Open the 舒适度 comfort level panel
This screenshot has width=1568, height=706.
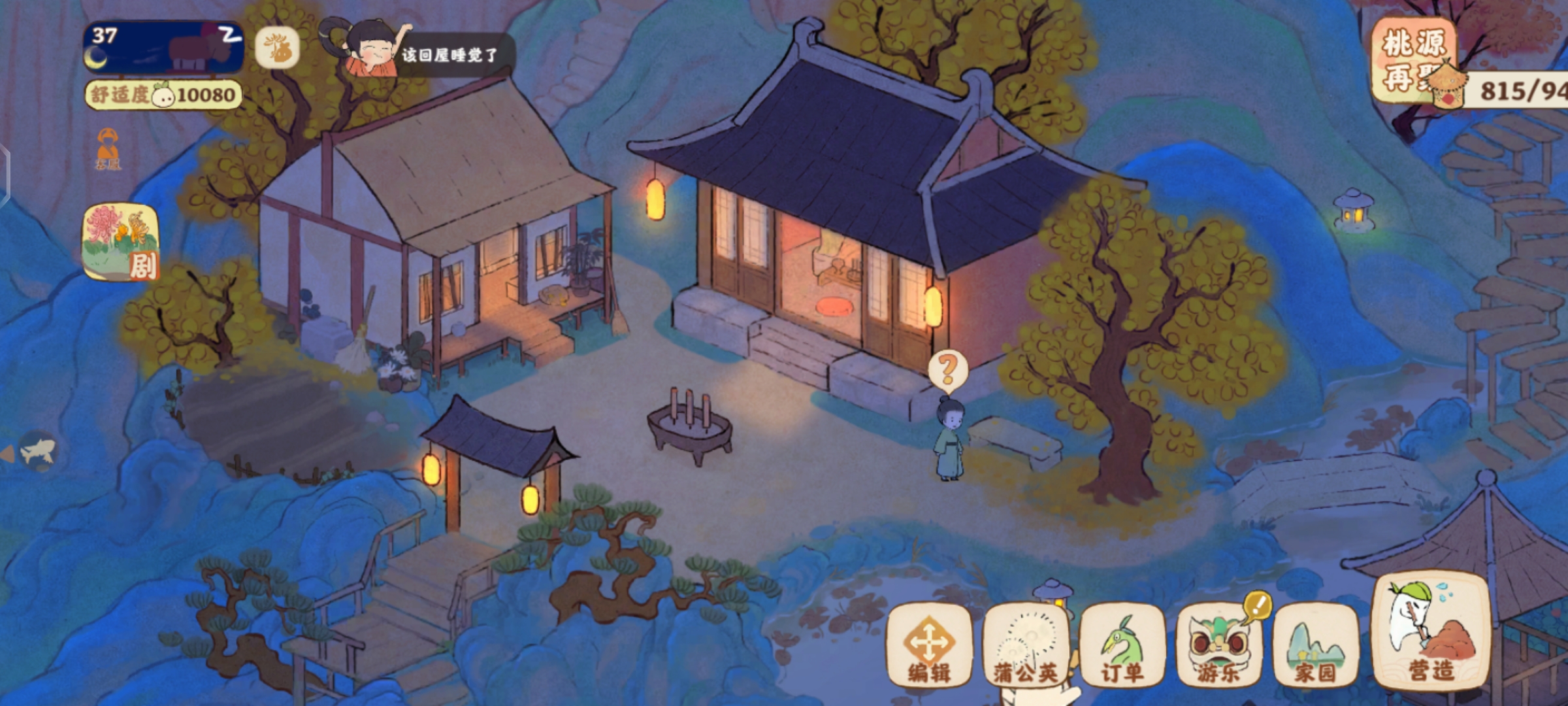(x=163, y=95)
